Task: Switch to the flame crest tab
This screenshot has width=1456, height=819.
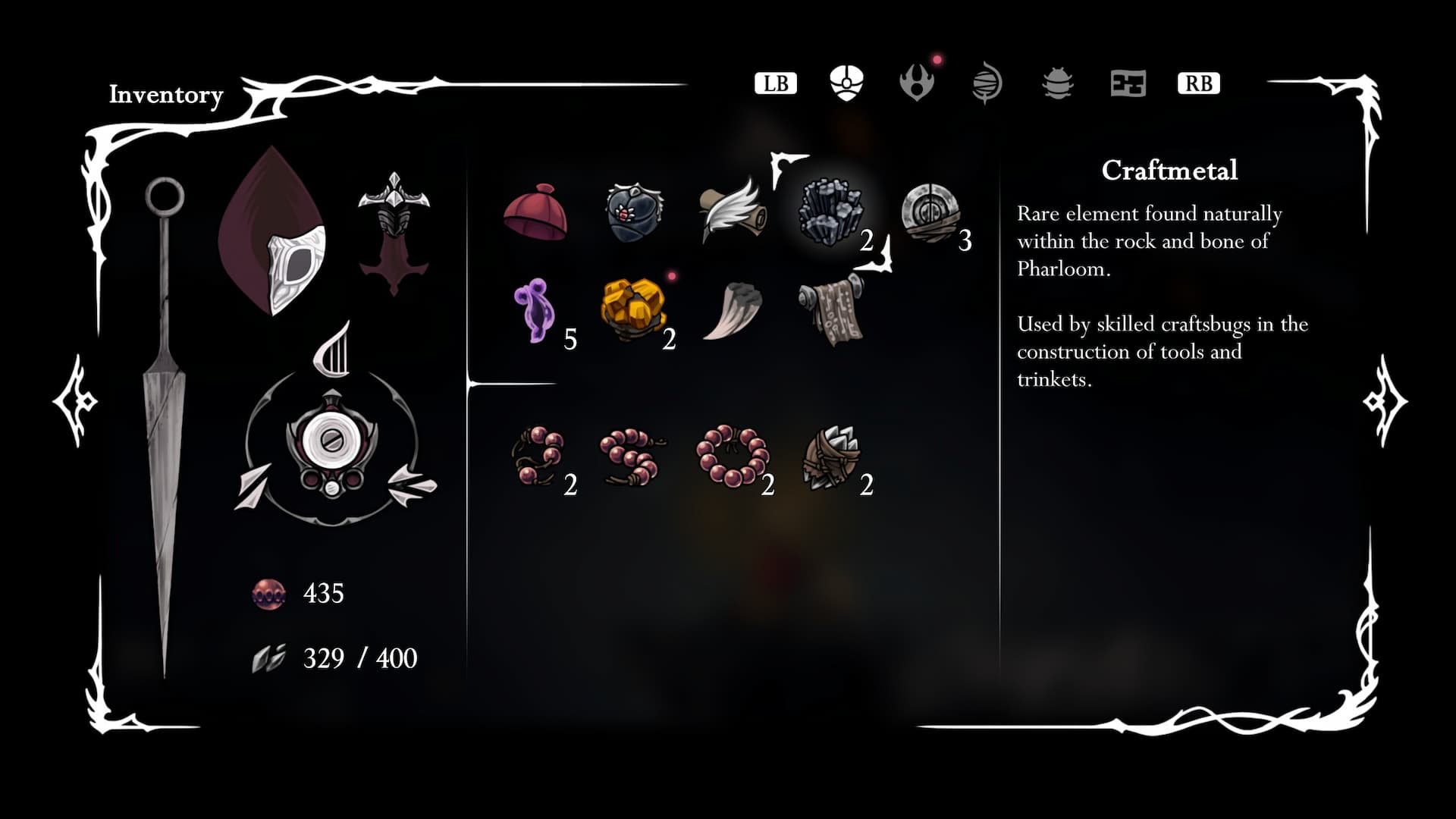Action: (916, 83)
